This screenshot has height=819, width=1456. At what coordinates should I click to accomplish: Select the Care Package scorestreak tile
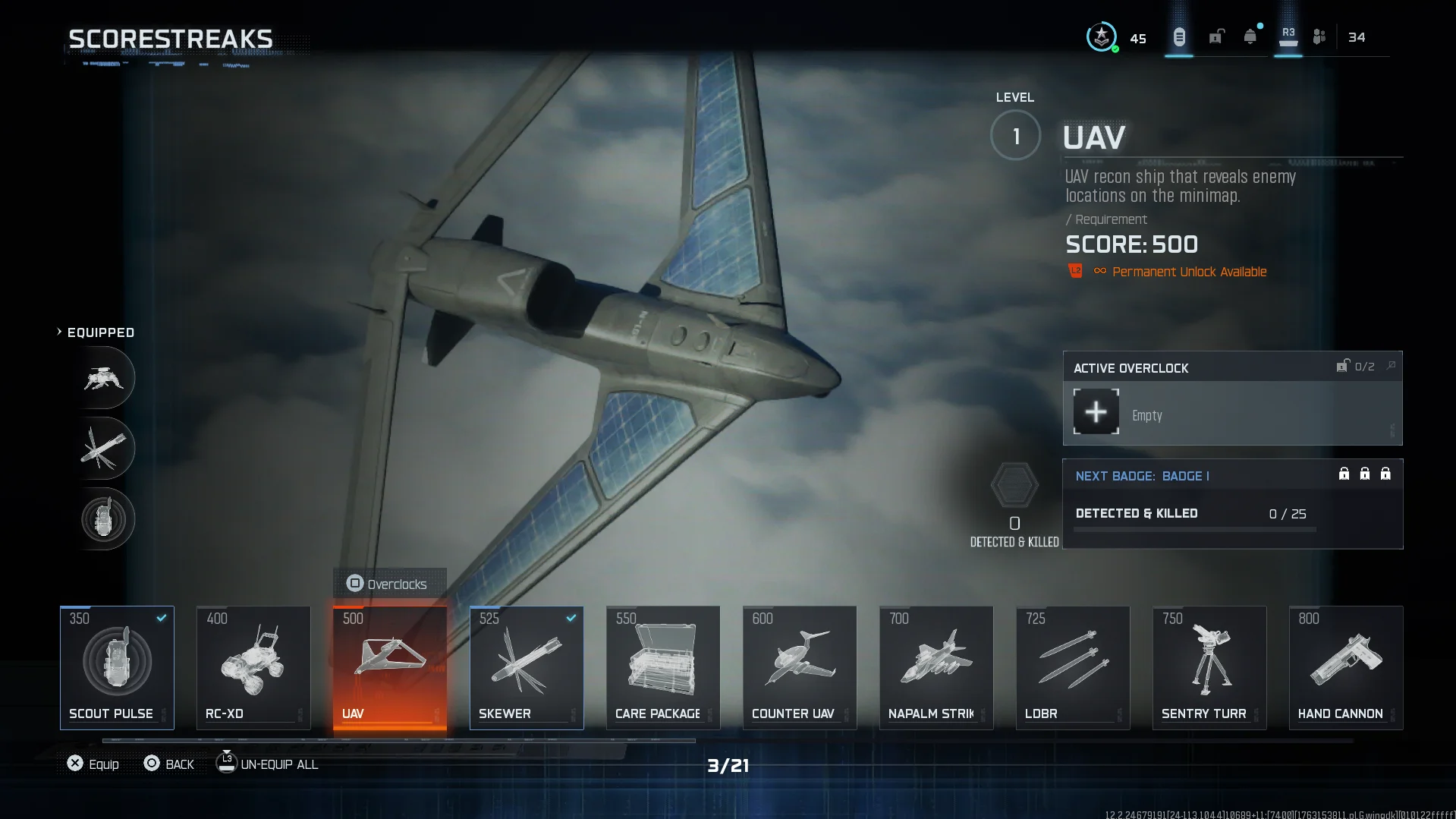663,667
